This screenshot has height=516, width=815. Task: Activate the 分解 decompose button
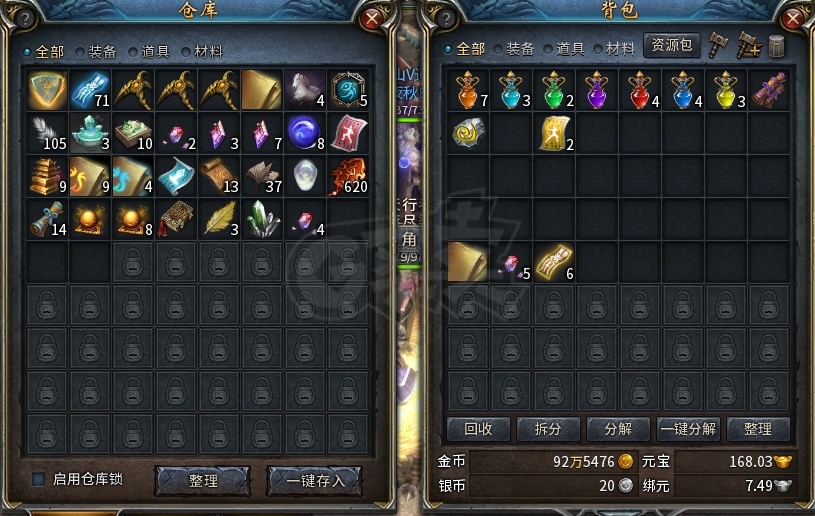pyautogui.click(x=617, y=429)
